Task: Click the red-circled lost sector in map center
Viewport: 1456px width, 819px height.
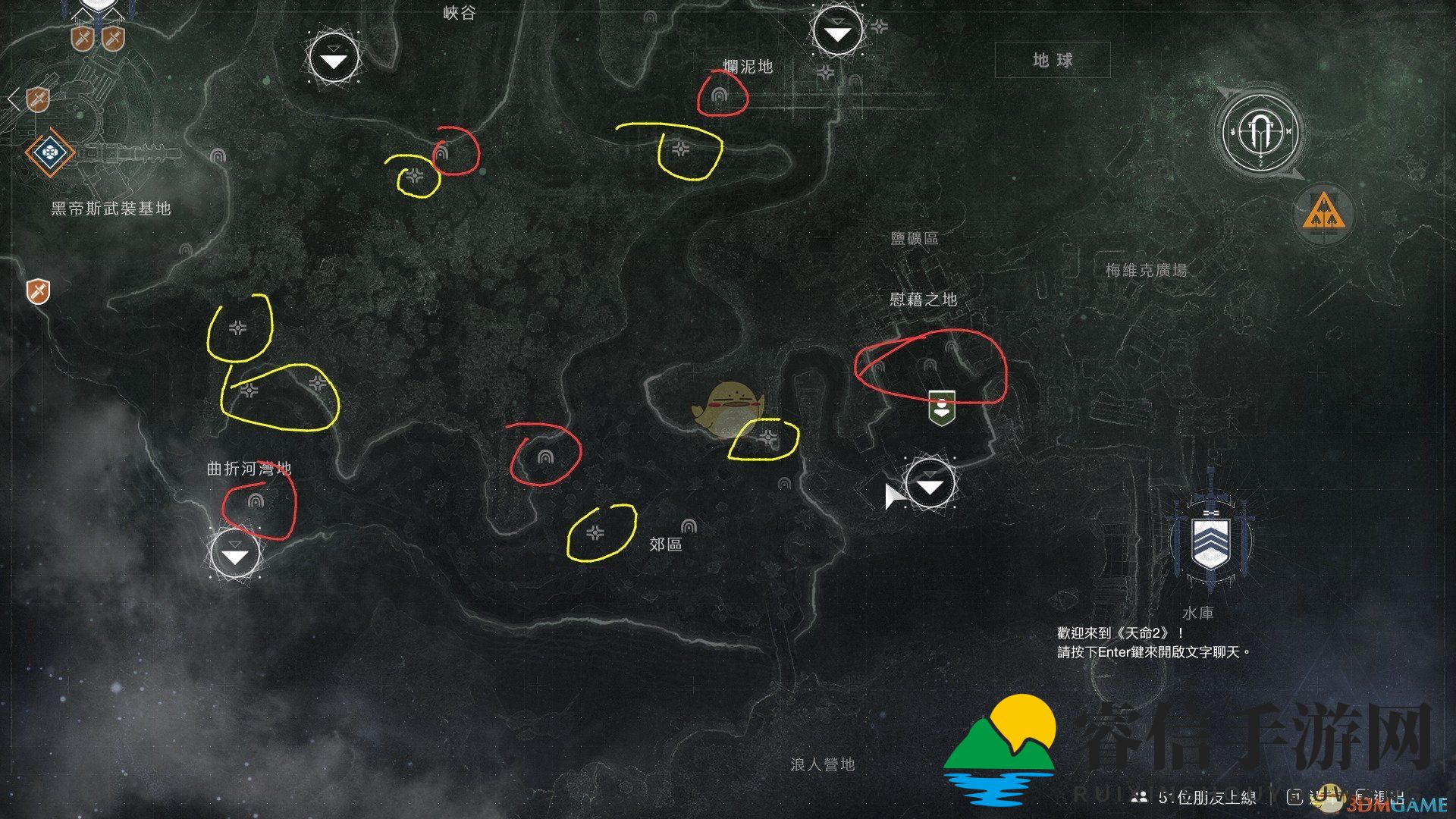Action: click(x=544, y=457)
